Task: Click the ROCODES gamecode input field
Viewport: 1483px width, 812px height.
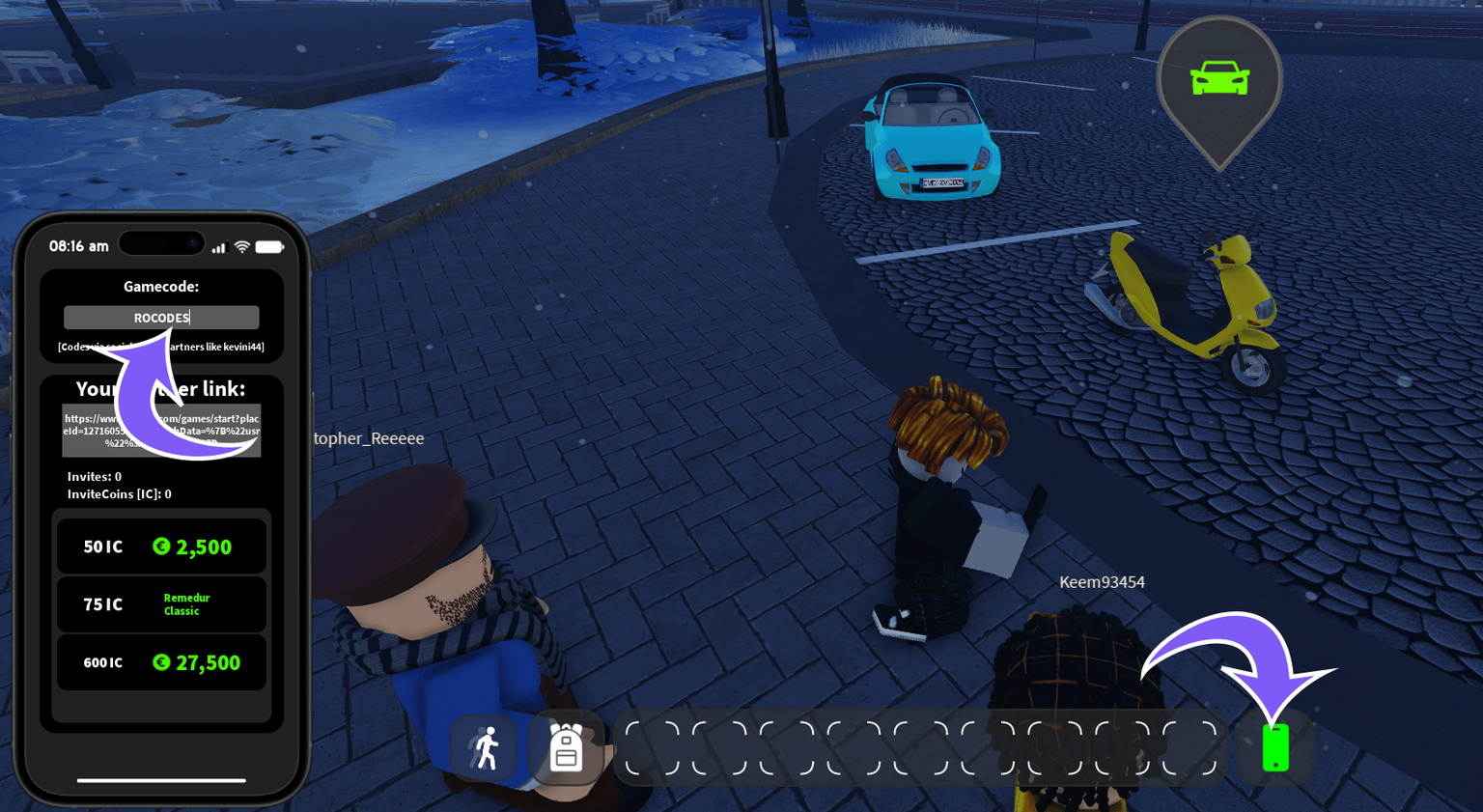Action: coord(161,317)
